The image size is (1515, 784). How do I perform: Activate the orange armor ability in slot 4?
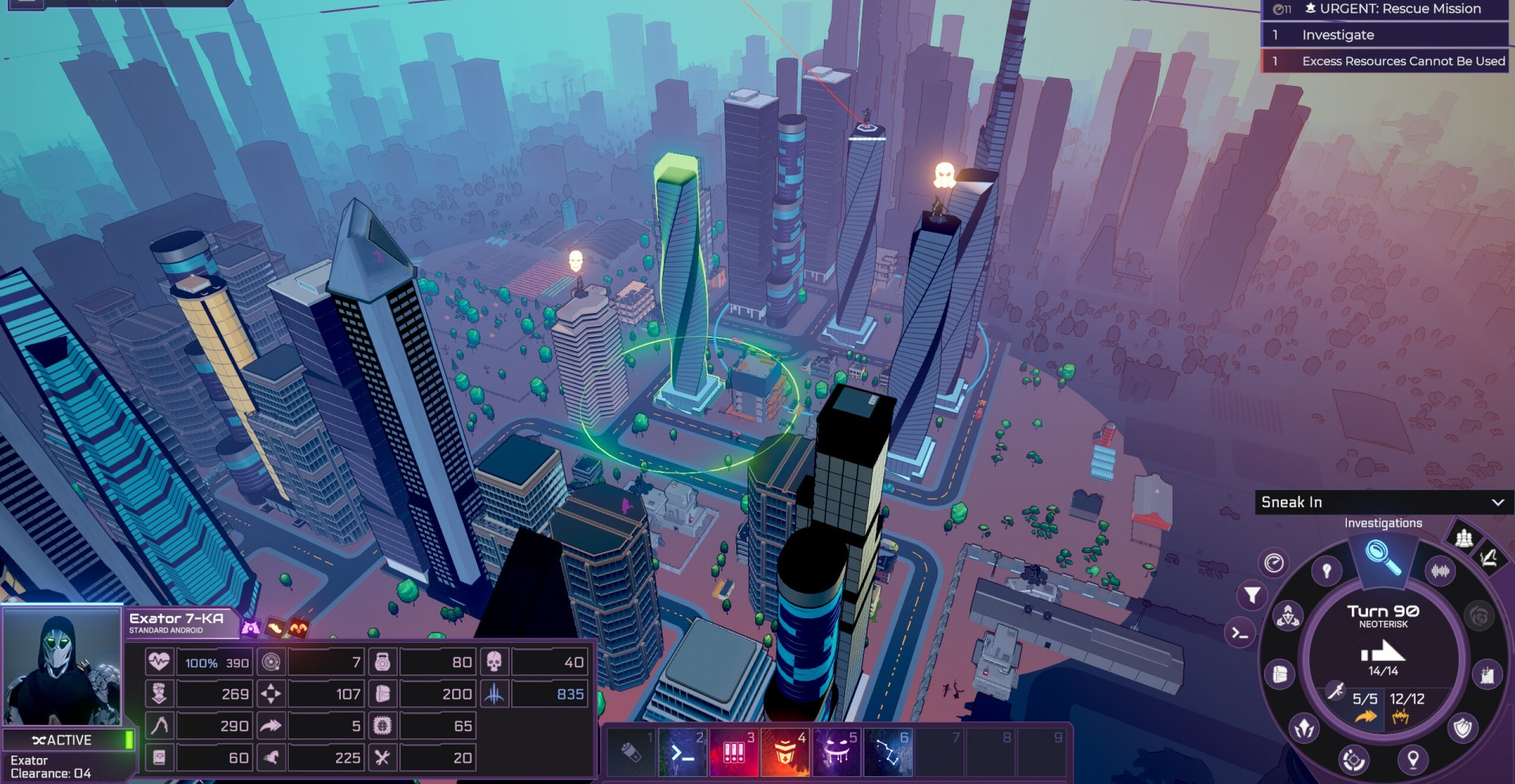(785, 752)
